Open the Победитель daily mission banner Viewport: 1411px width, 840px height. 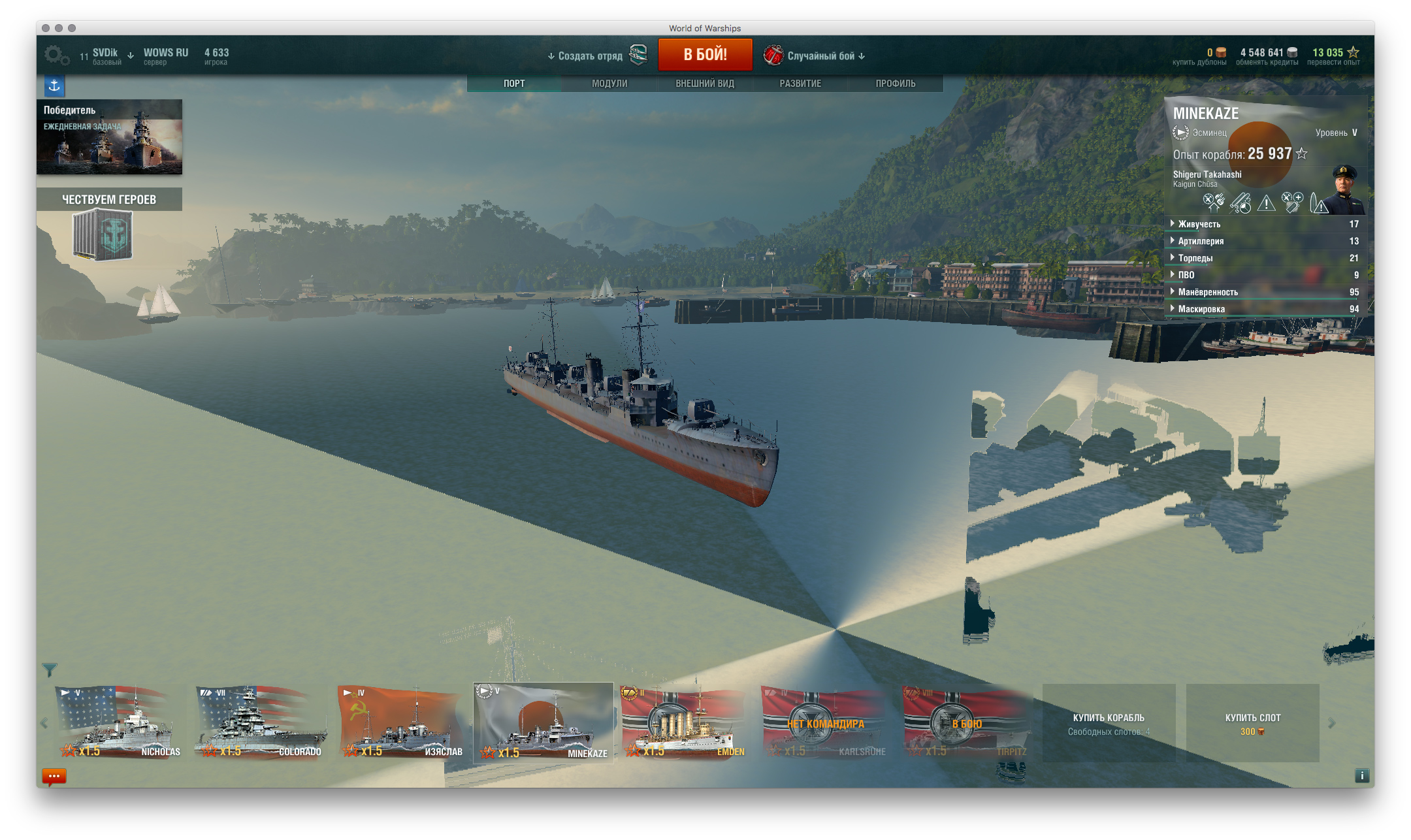(109, 137)
